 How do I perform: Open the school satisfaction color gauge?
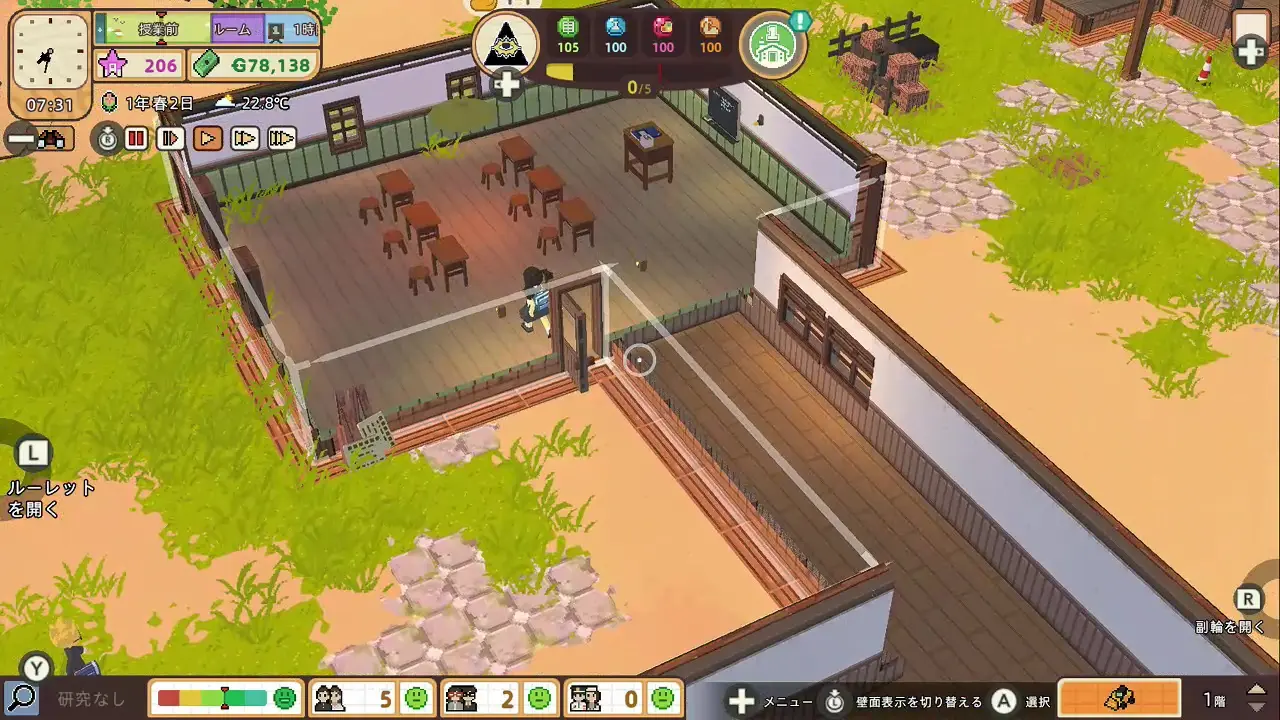pyautogui.click(x=226, y=697)
